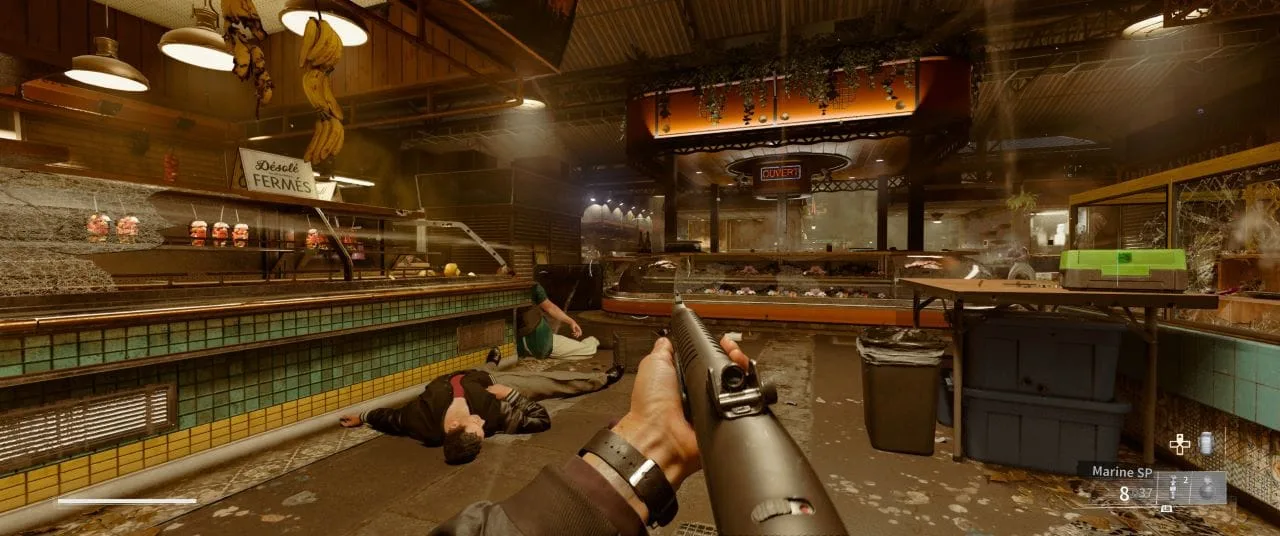Select the armor plate icon
Image resolution: width=1280 pixels, height=536 pixels.
coord(1205,443)
